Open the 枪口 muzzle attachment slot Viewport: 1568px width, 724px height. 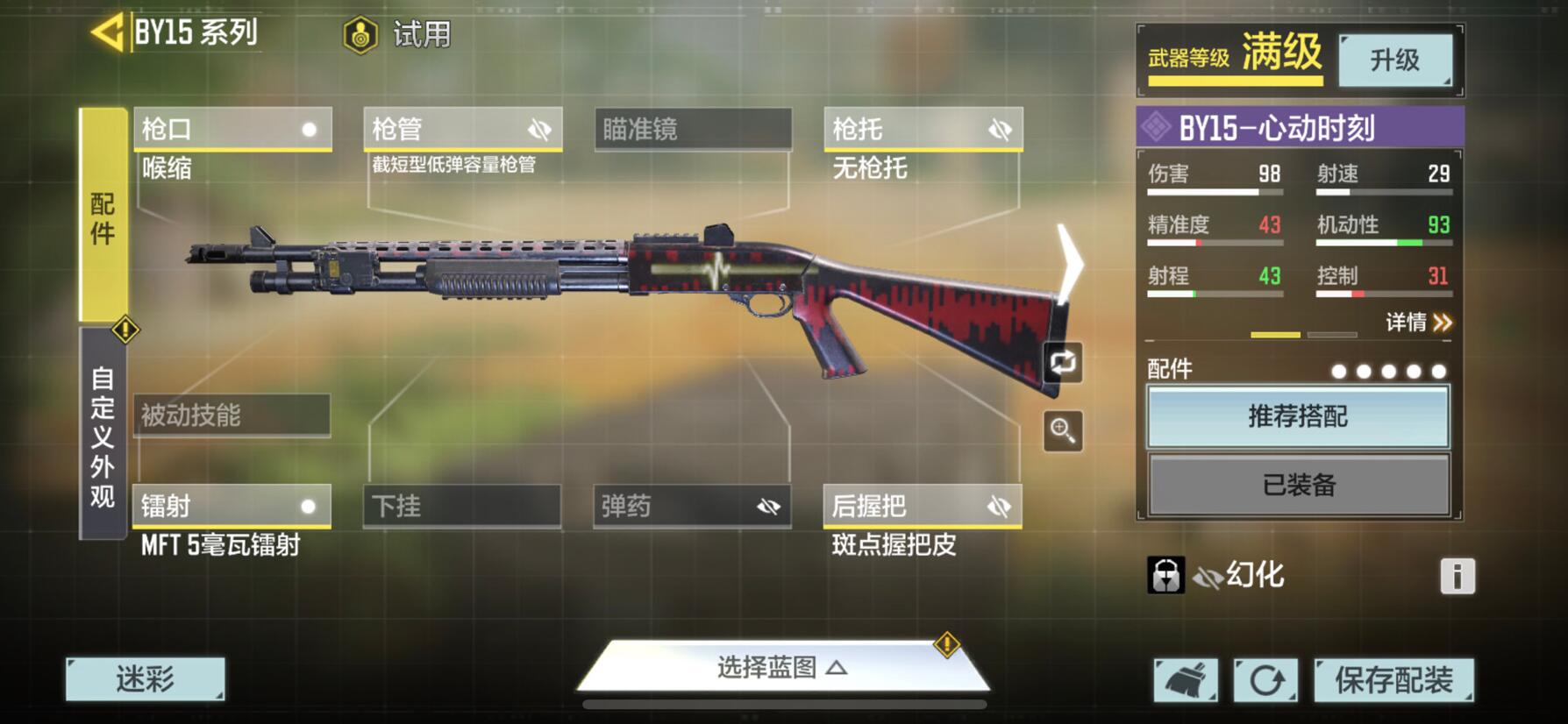(232, 130)
